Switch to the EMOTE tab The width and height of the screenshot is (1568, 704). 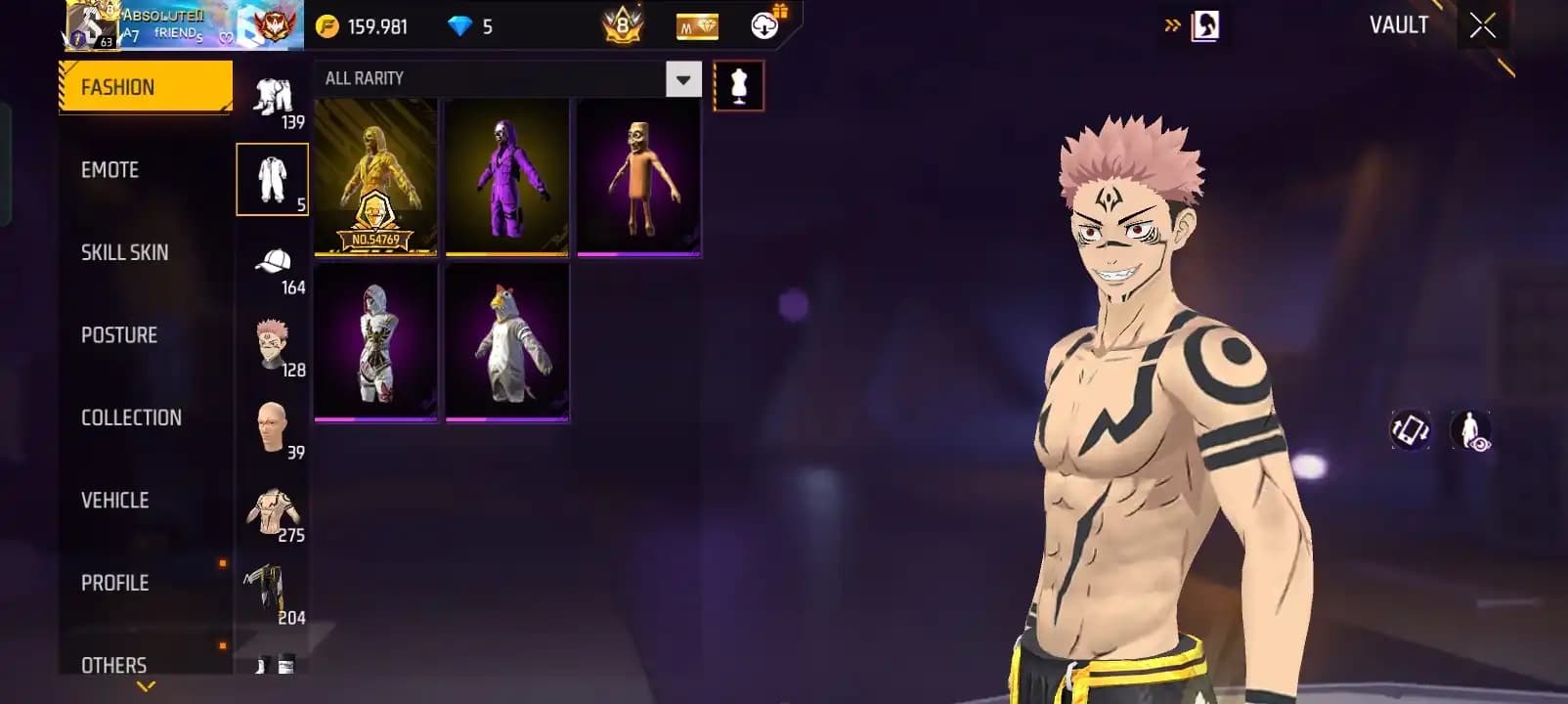[x=110, y=169]
